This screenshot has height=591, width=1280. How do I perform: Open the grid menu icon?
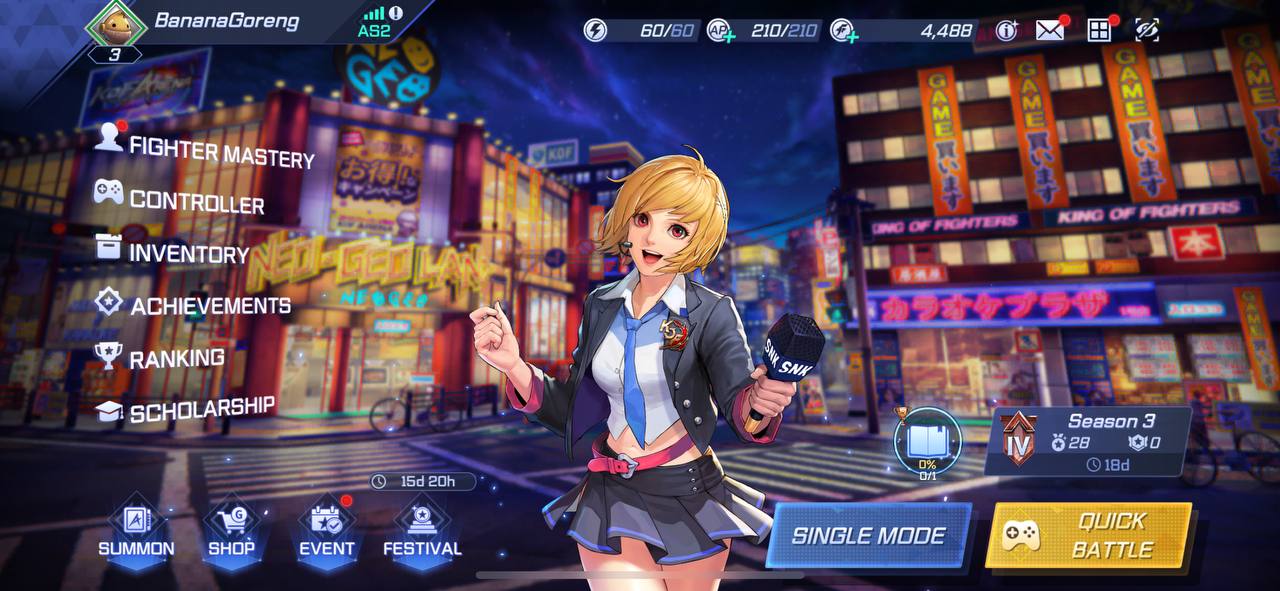click(1099, 30)
